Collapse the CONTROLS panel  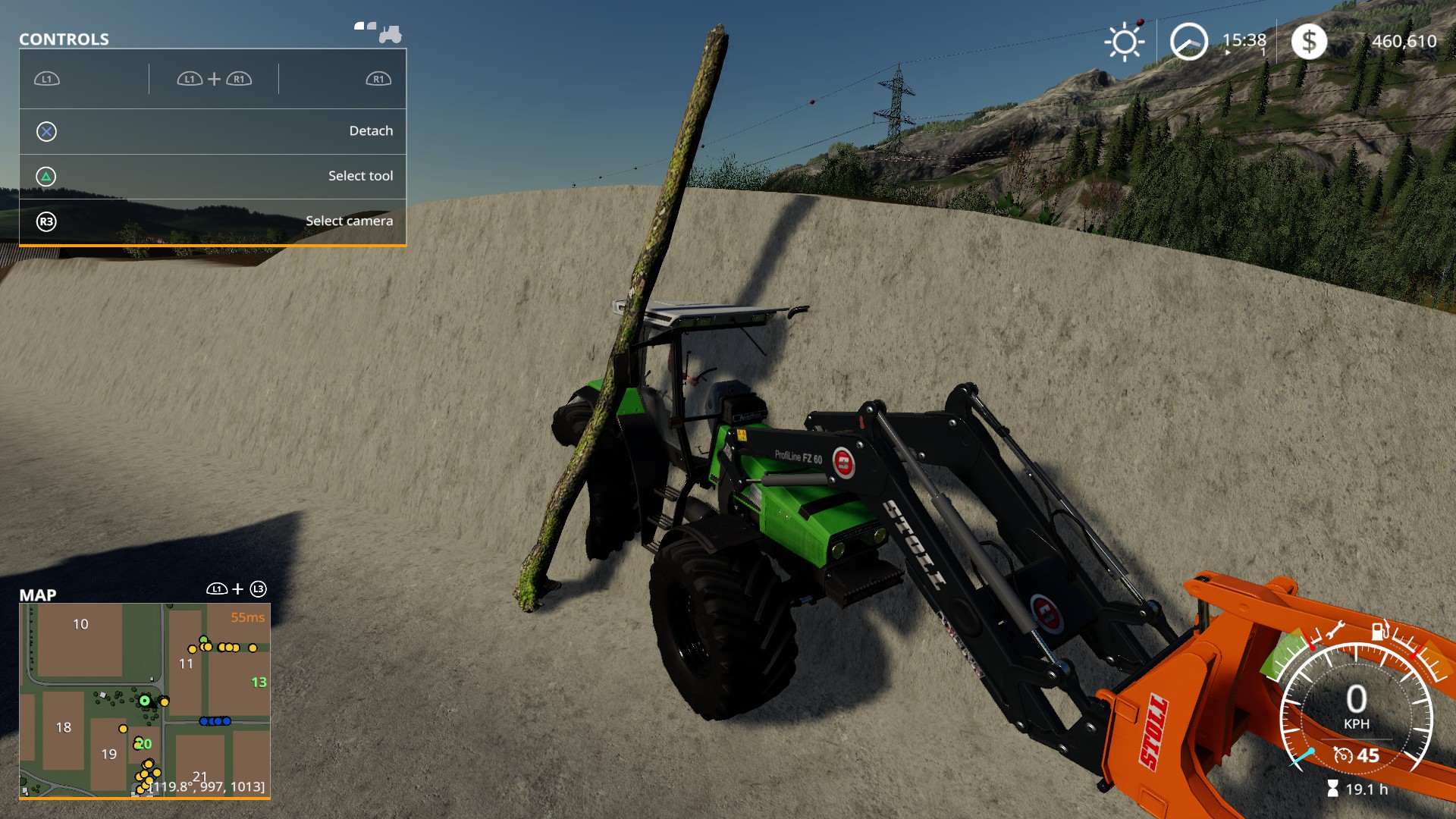63,39
